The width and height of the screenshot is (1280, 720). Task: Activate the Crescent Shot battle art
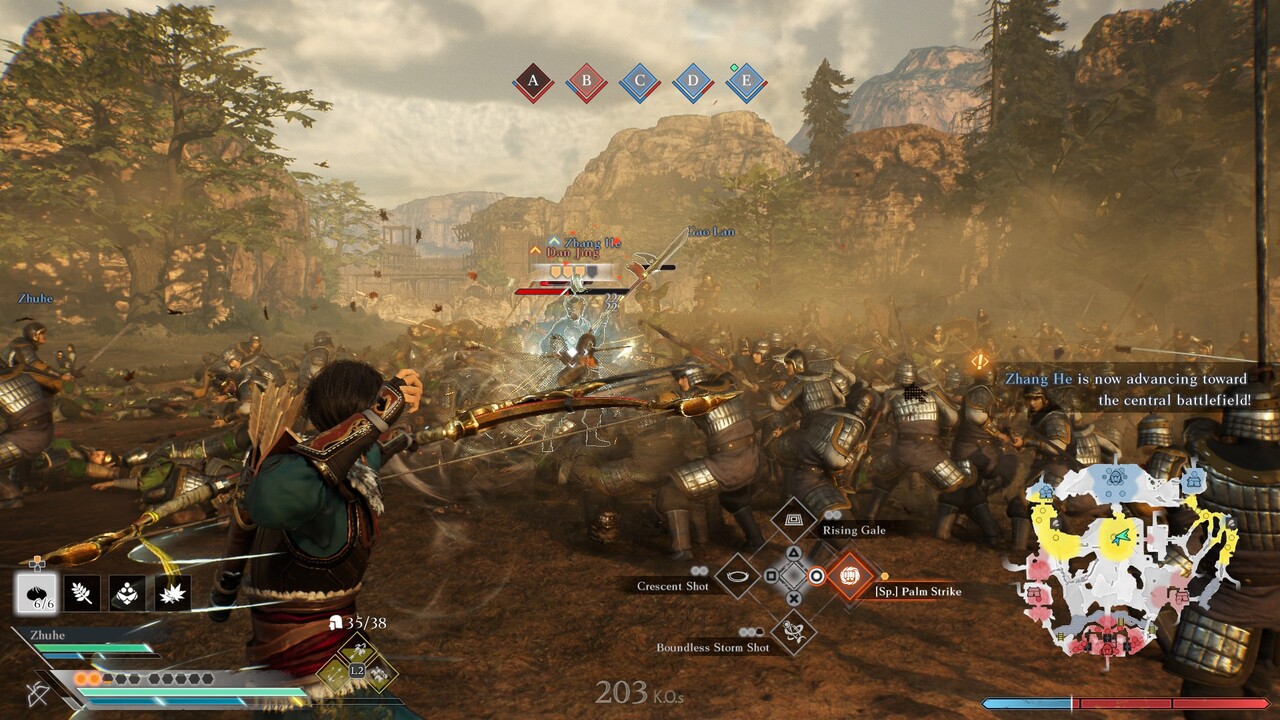(x=737, y=576)
